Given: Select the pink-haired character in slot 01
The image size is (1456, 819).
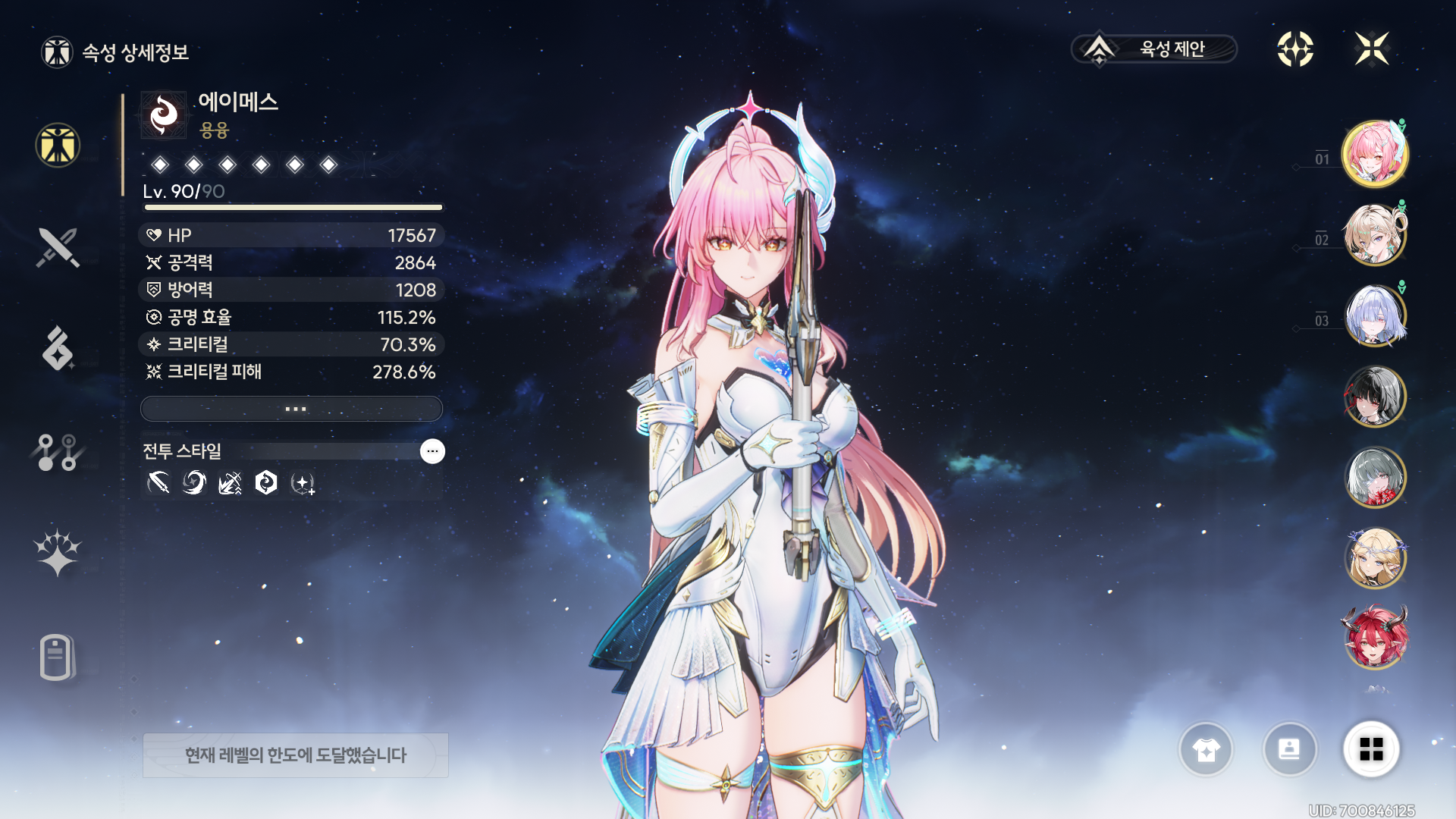Looking at the screenshot, I should (1375, 155).
